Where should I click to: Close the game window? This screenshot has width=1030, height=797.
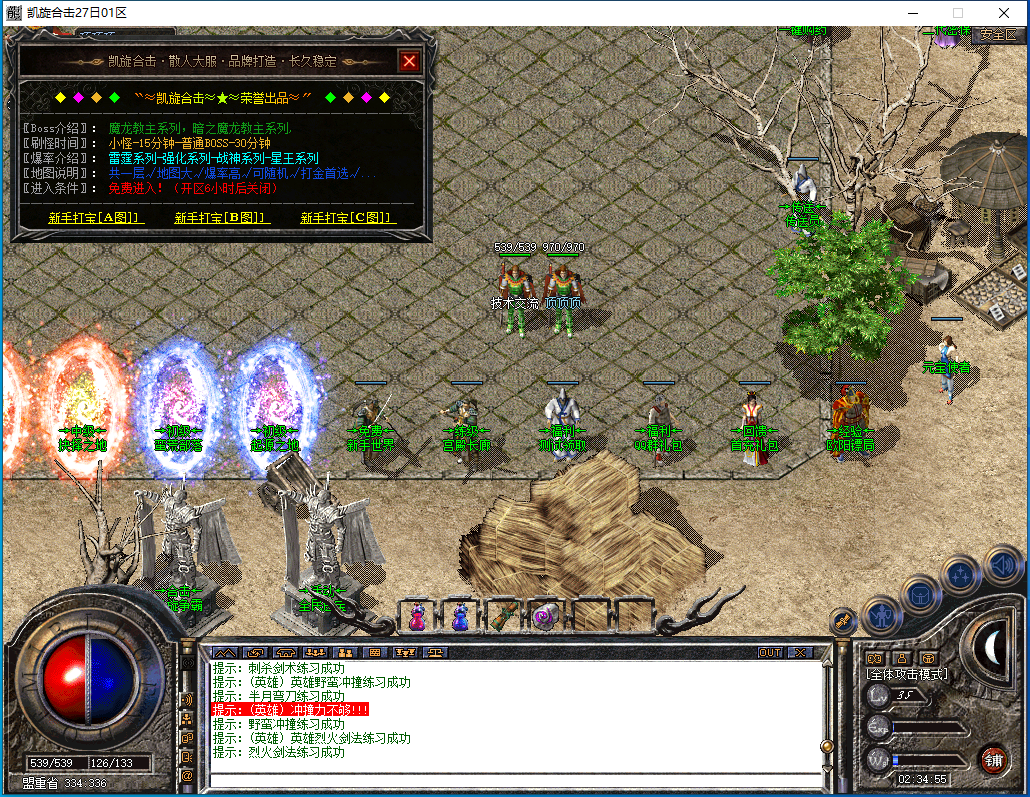coord(1003,13)
